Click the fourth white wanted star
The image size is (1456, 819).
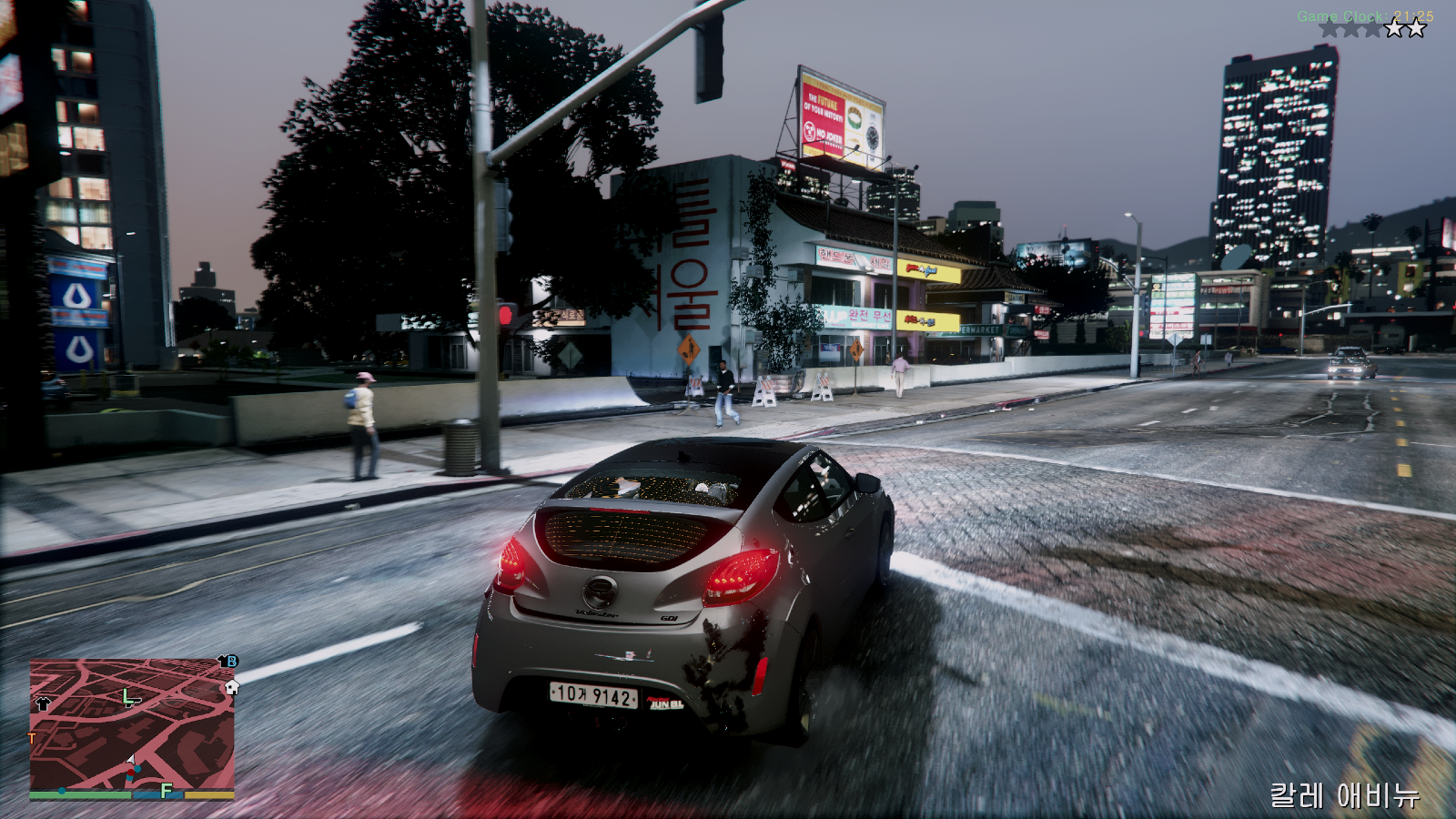point(1393,29)
